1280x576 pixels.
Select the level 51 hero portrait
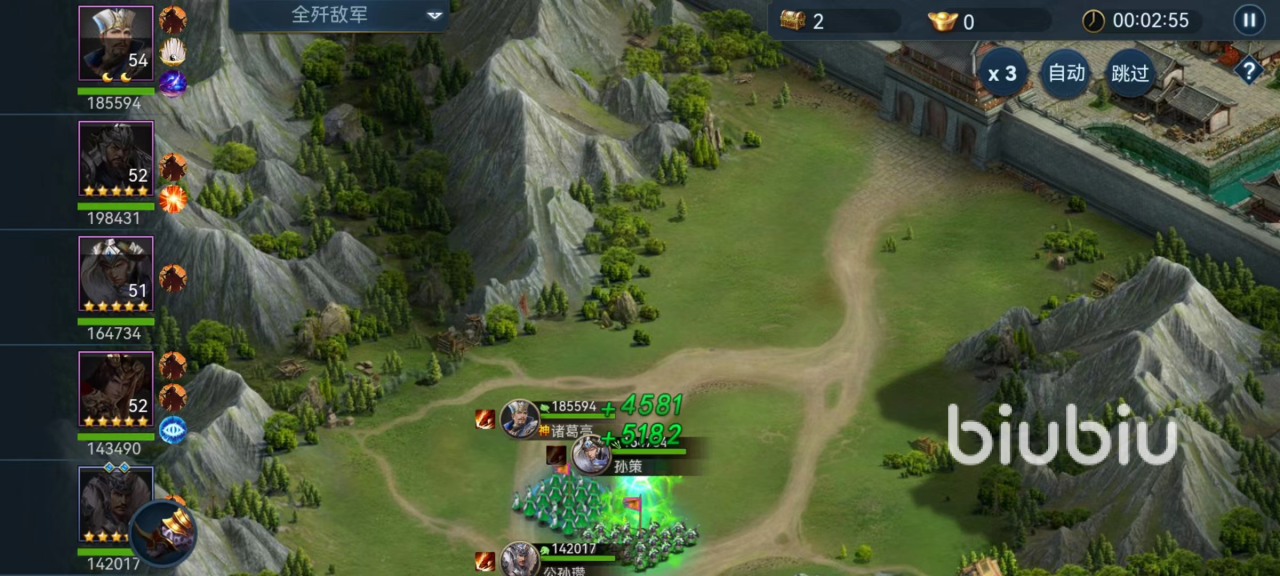(116, 273)
